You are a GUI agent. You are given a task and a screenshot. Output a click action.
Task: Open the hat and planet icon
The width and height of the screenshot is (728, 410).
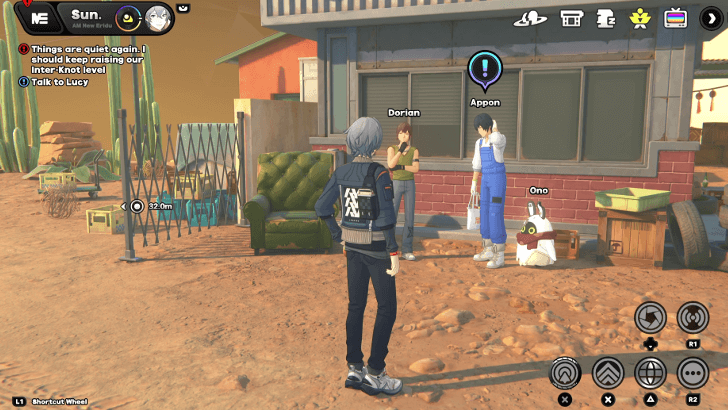click(530, 18)
